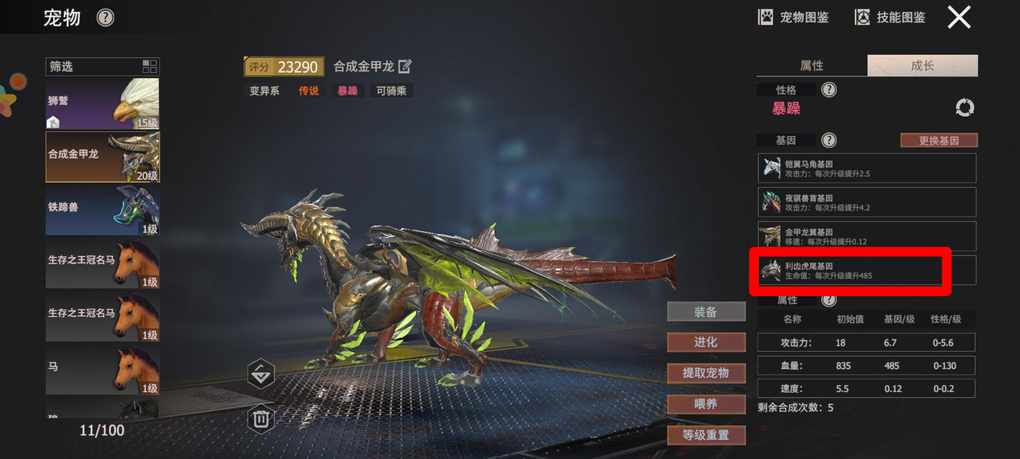
Task: Click the 进化 button
Action: [x=706, y=342]
